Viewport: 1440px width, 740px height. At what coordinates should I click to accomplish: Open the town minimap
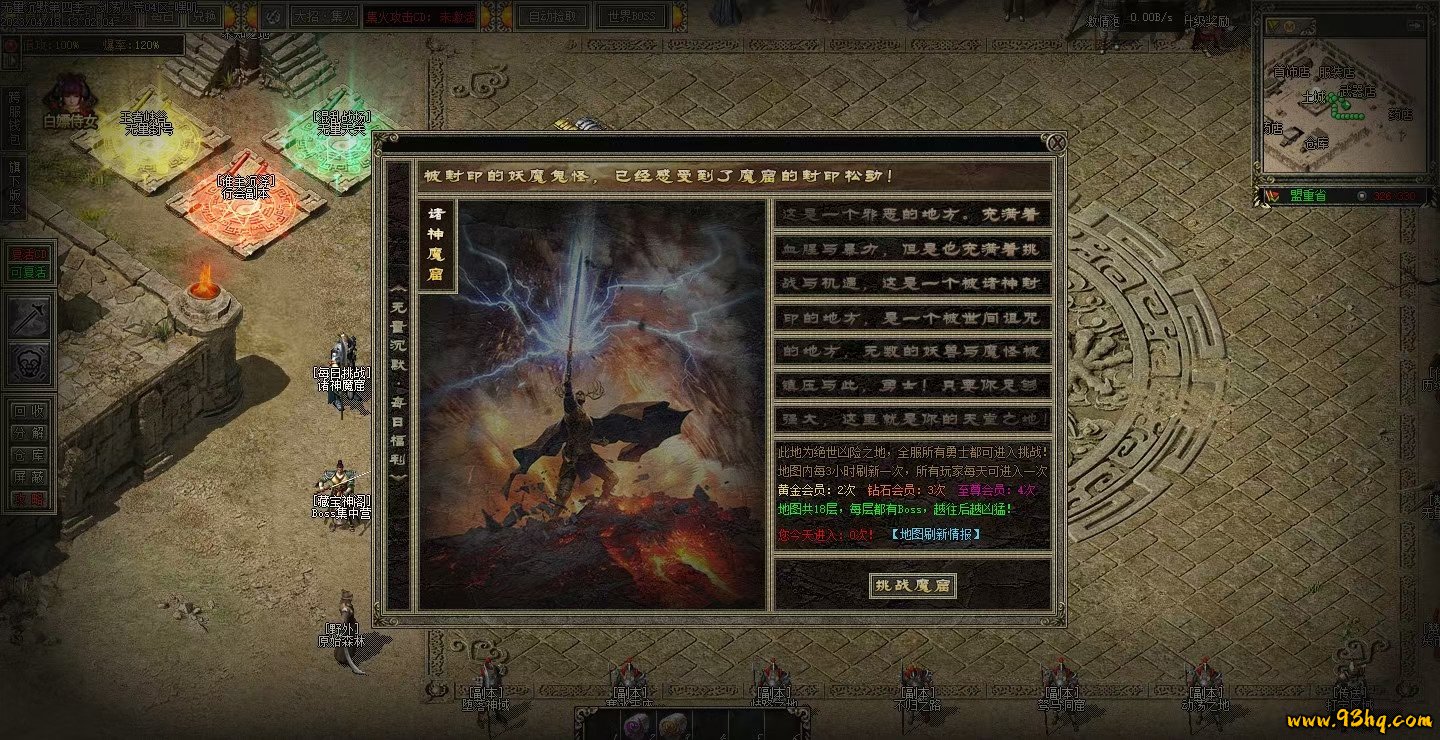coord(1342,107)
